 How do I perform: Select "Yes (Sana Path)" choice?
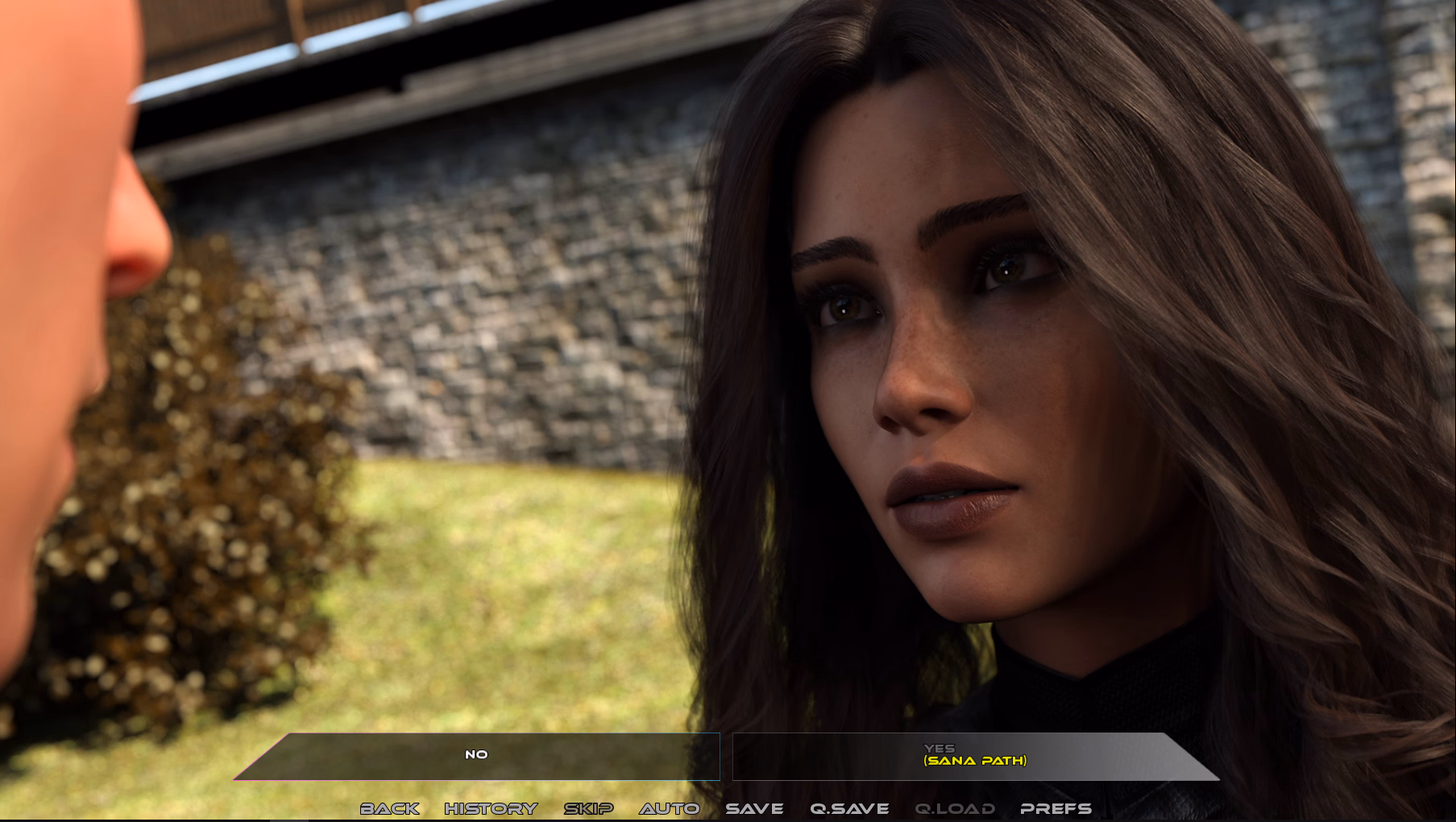[x=974, y=756]
